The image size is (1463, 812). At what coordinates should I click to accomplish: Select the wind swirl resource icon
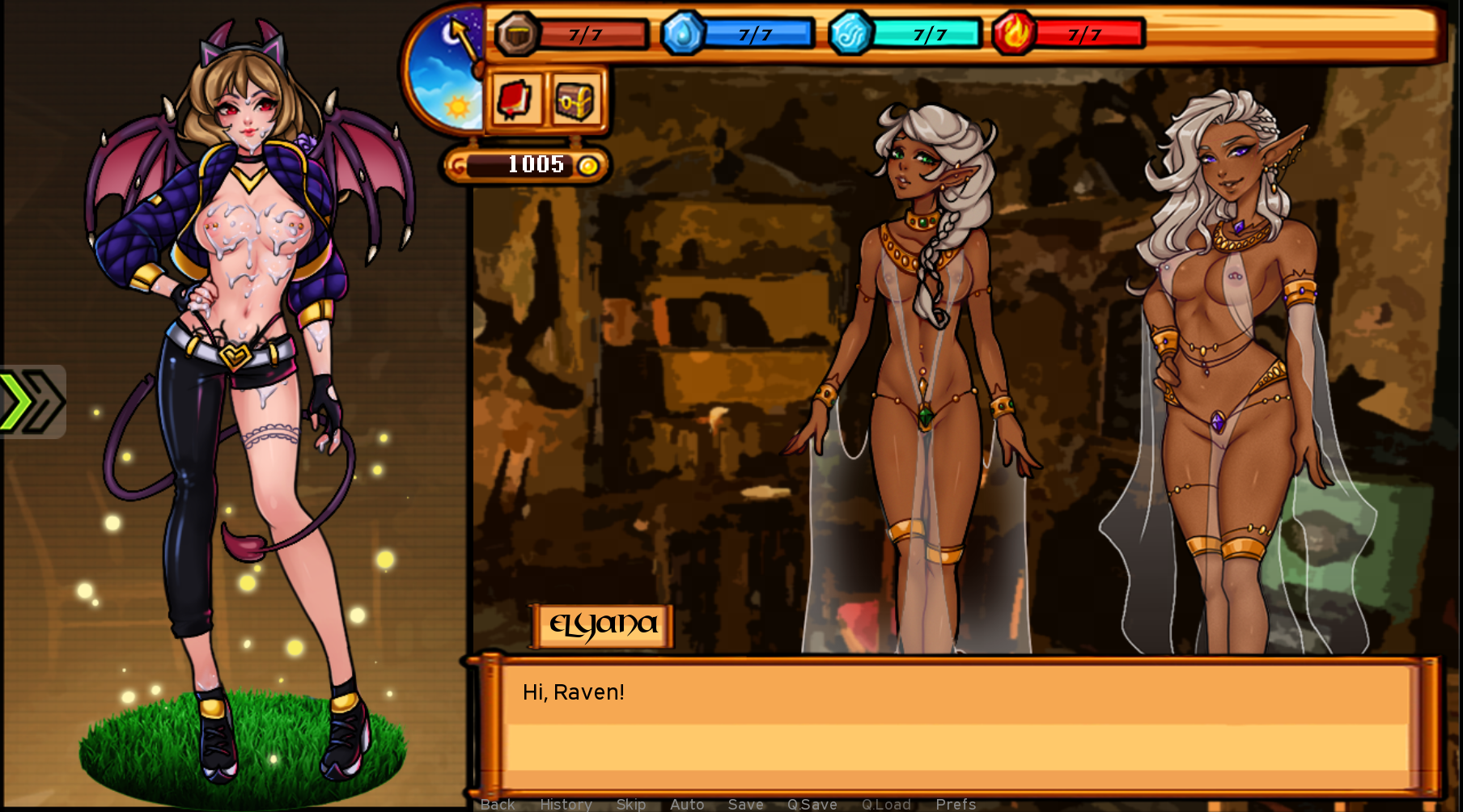point(850,33)
